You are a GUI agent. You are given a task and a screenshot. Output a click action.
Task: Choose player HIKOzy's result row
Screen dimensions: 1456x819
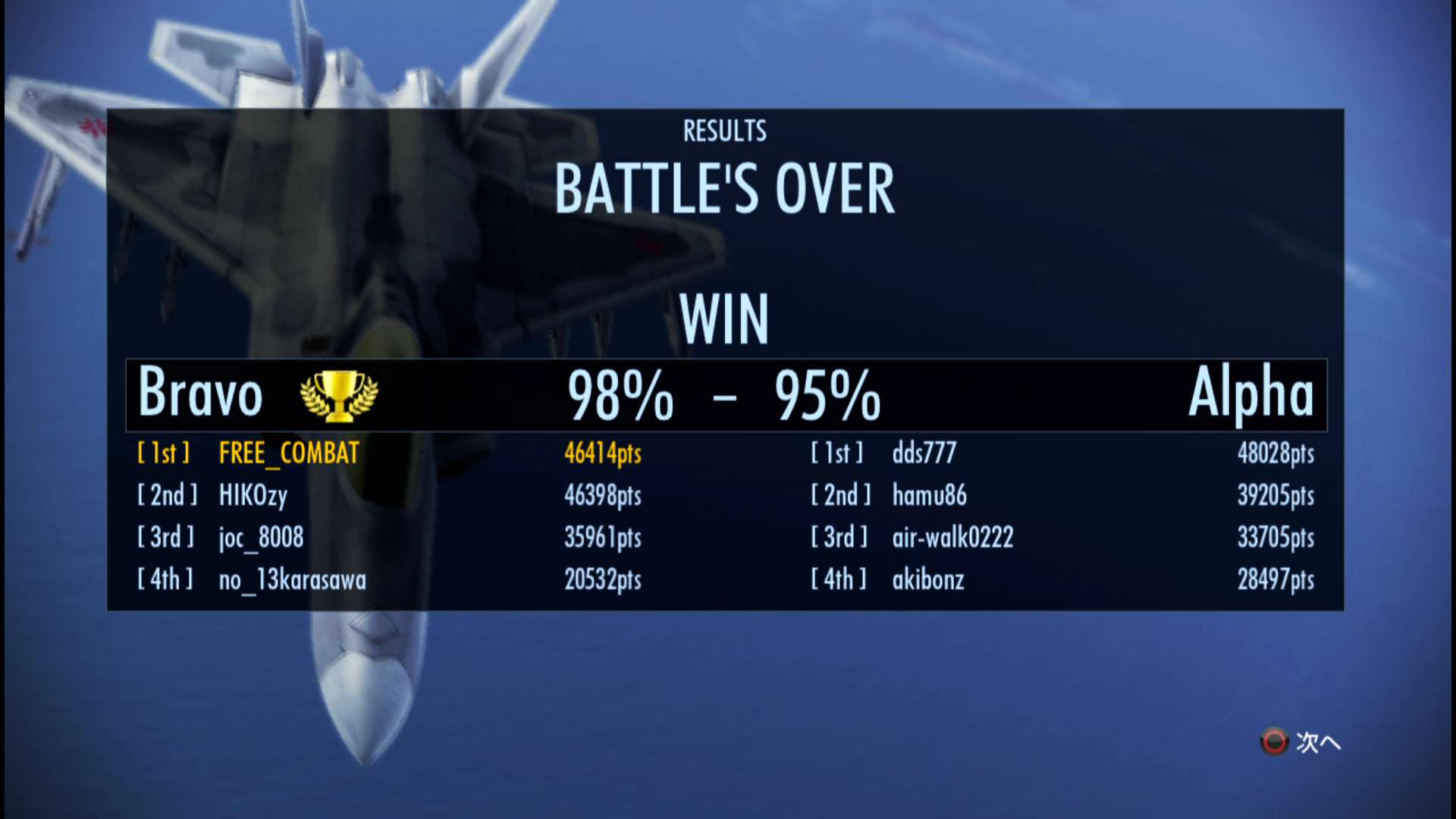point(253,496)
